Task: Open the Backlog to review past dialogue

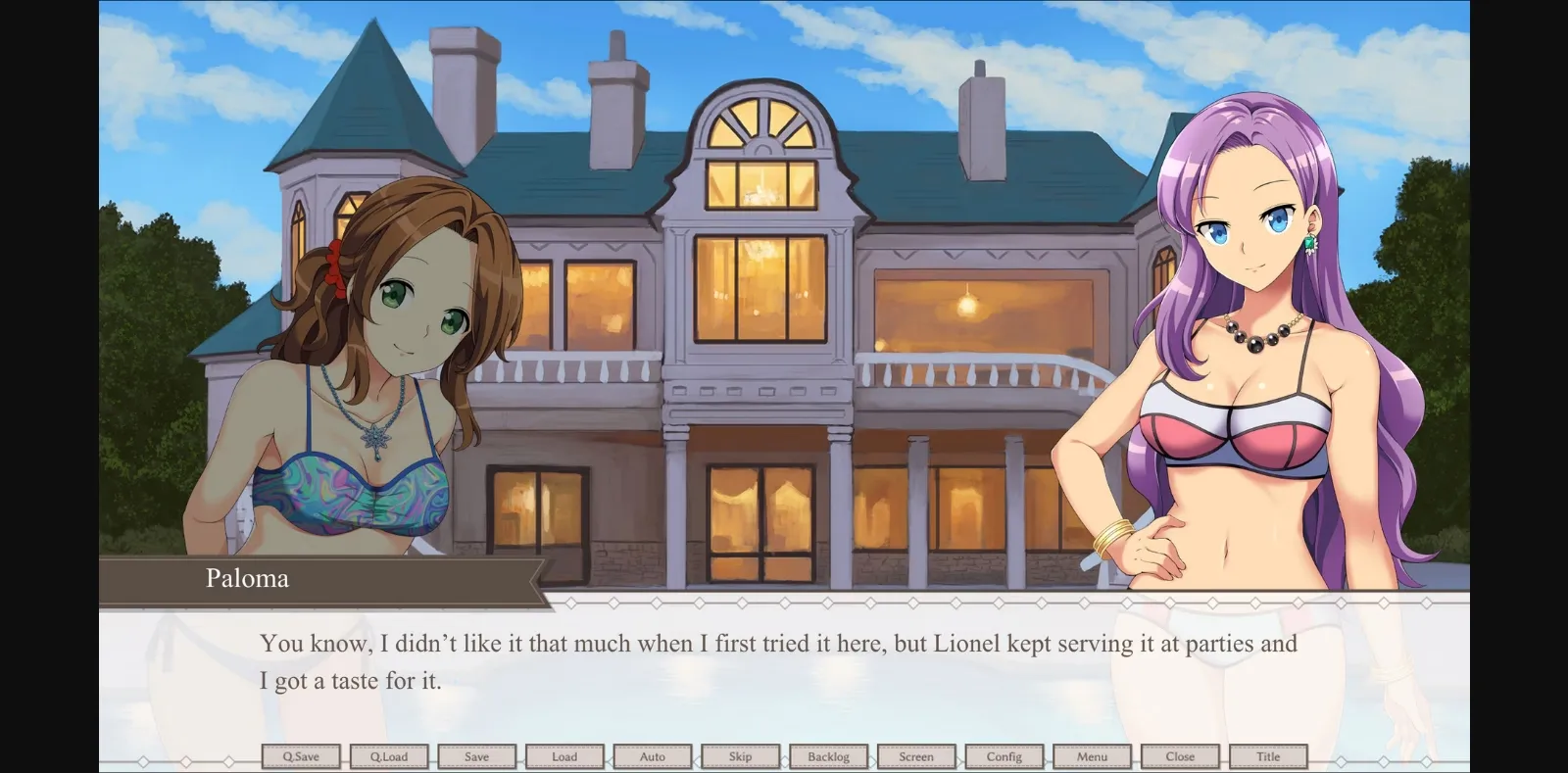Action: click(x=829, y=755)
